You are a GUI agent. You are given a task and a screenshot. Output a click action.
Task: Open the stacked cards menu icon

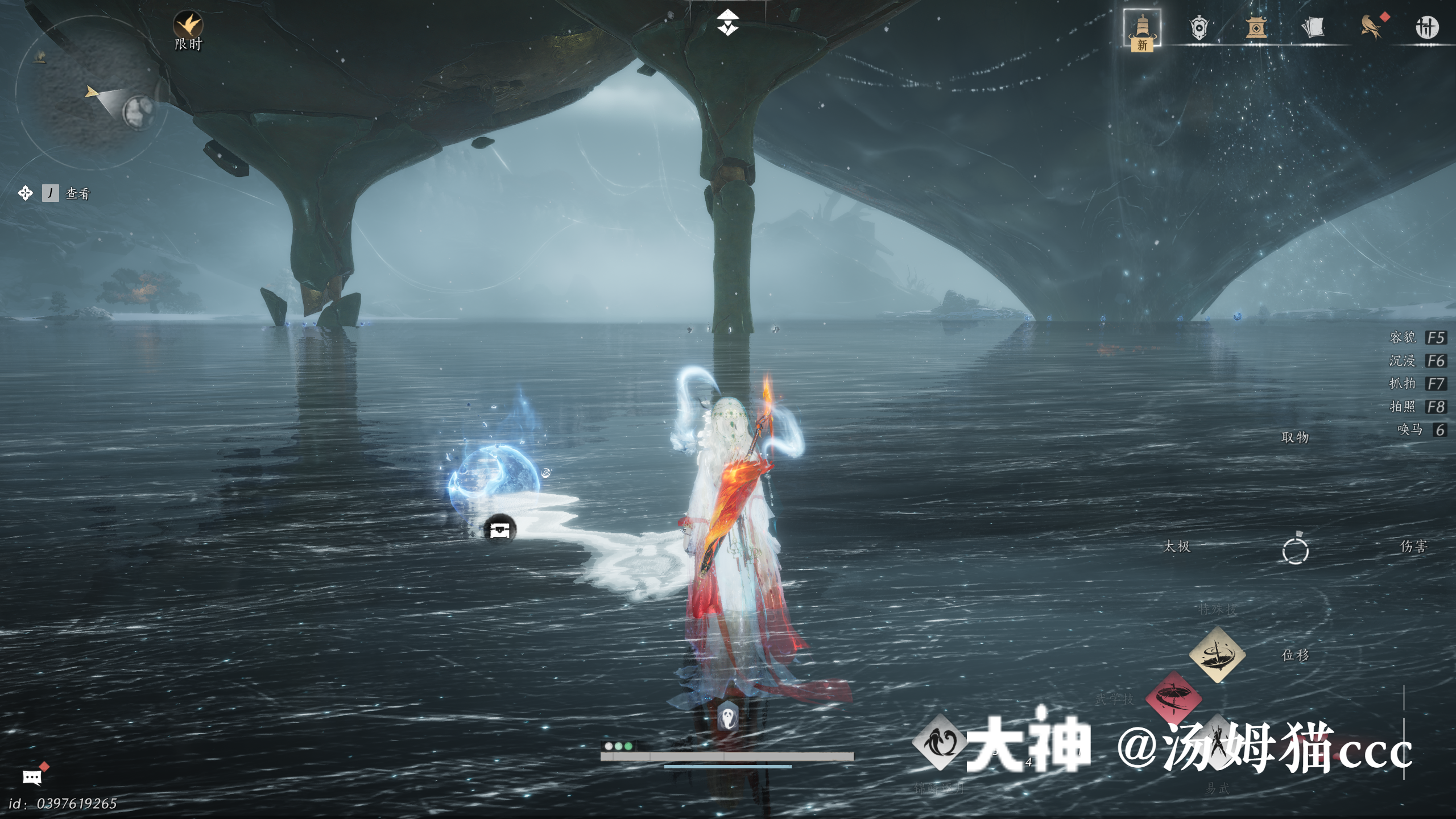pos(1313,27)
